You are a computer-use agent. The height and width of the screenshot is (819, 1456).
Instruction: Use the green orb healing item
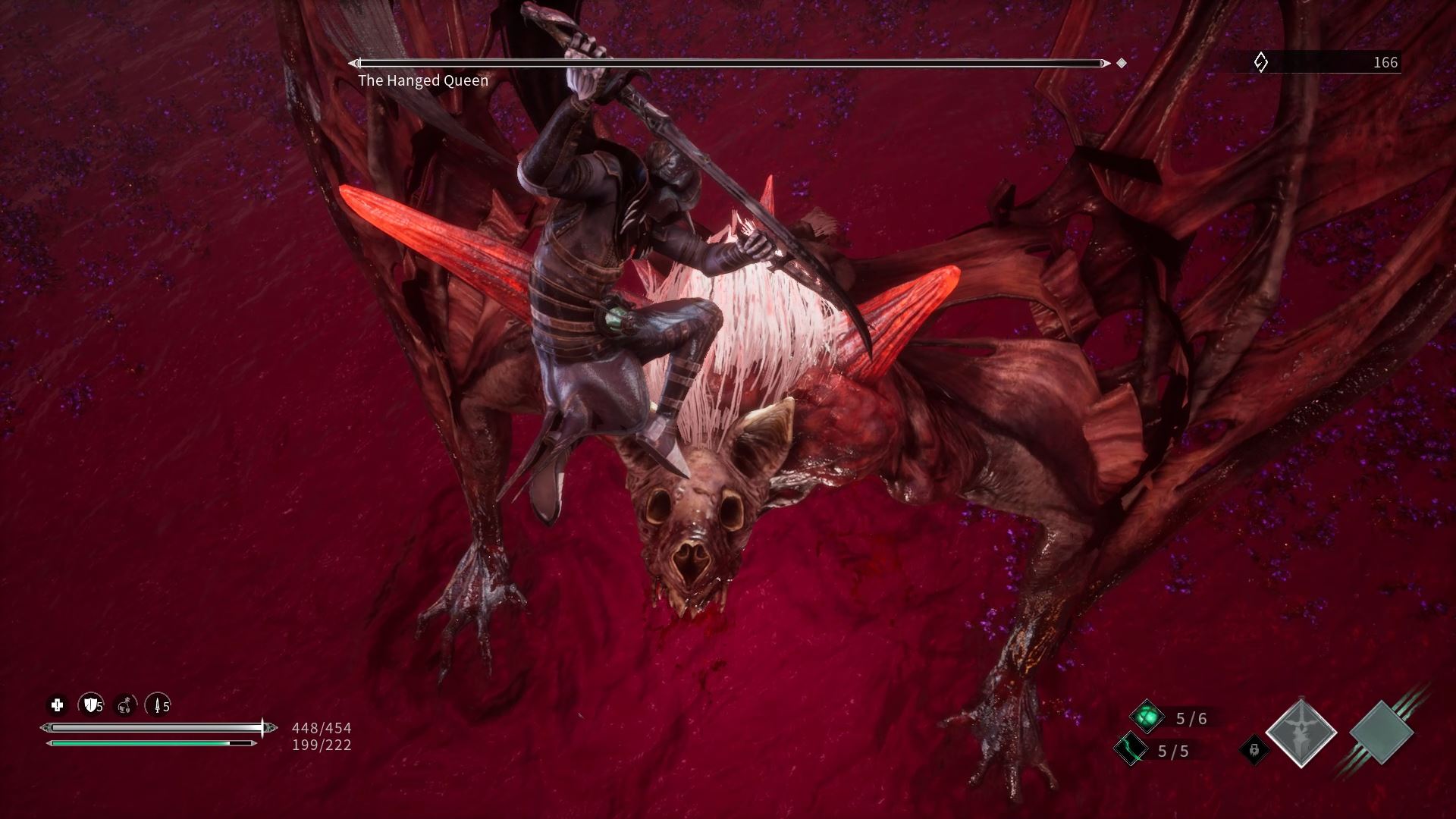(1147, 717)
